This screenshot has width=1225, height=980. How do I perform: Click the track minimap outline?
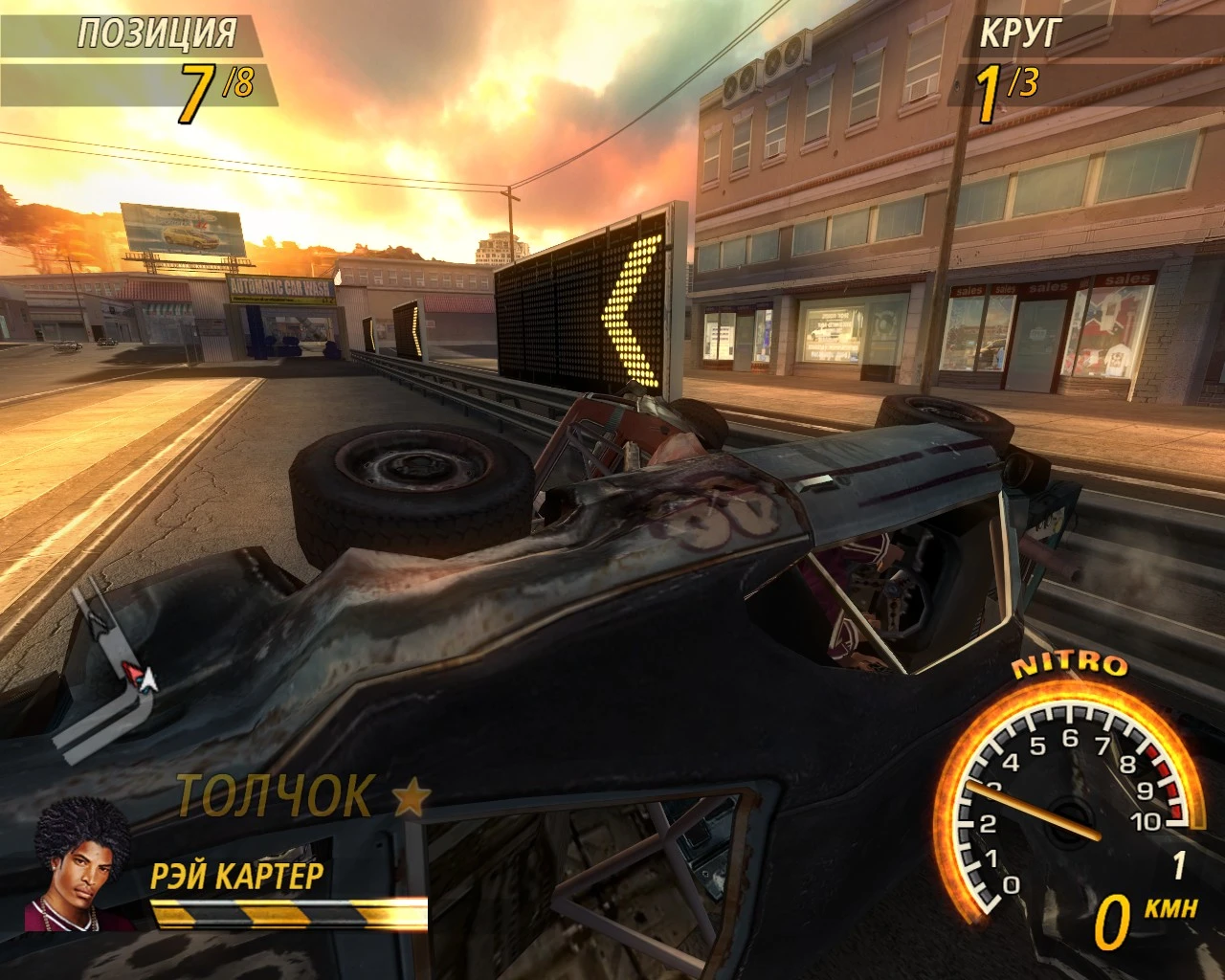[107, 668]
